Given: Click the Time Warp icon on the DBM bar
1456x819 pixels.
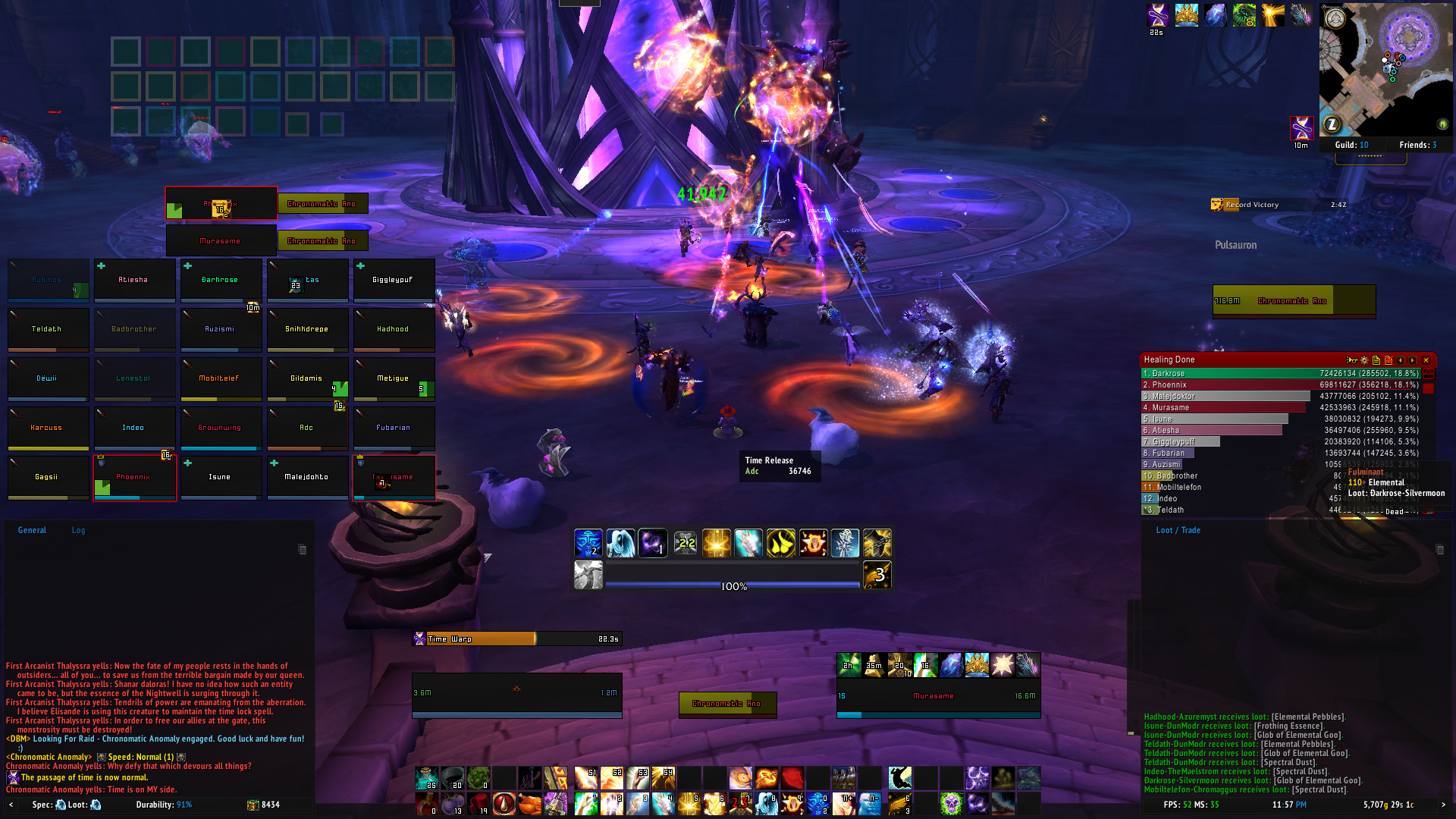Looking at the screenshot, I should (x=418, y=639).
